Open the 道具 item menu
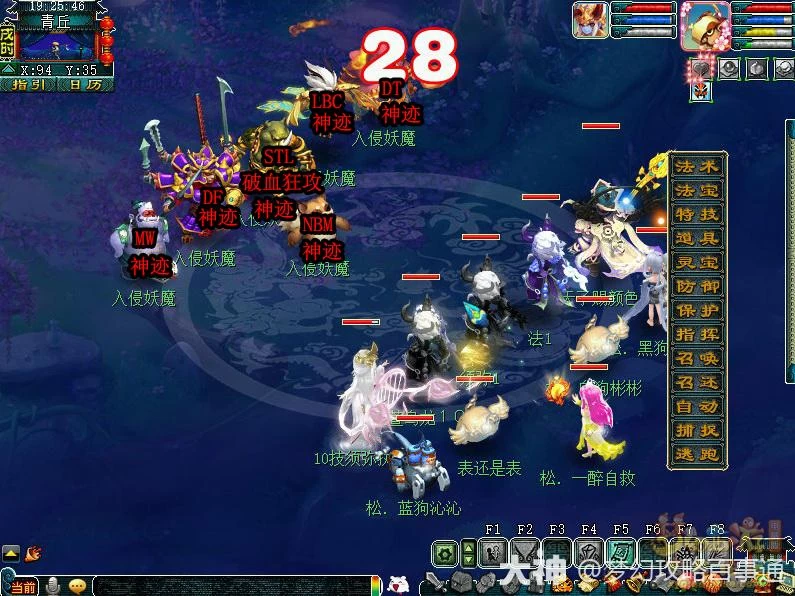 [x=697, y=239]
